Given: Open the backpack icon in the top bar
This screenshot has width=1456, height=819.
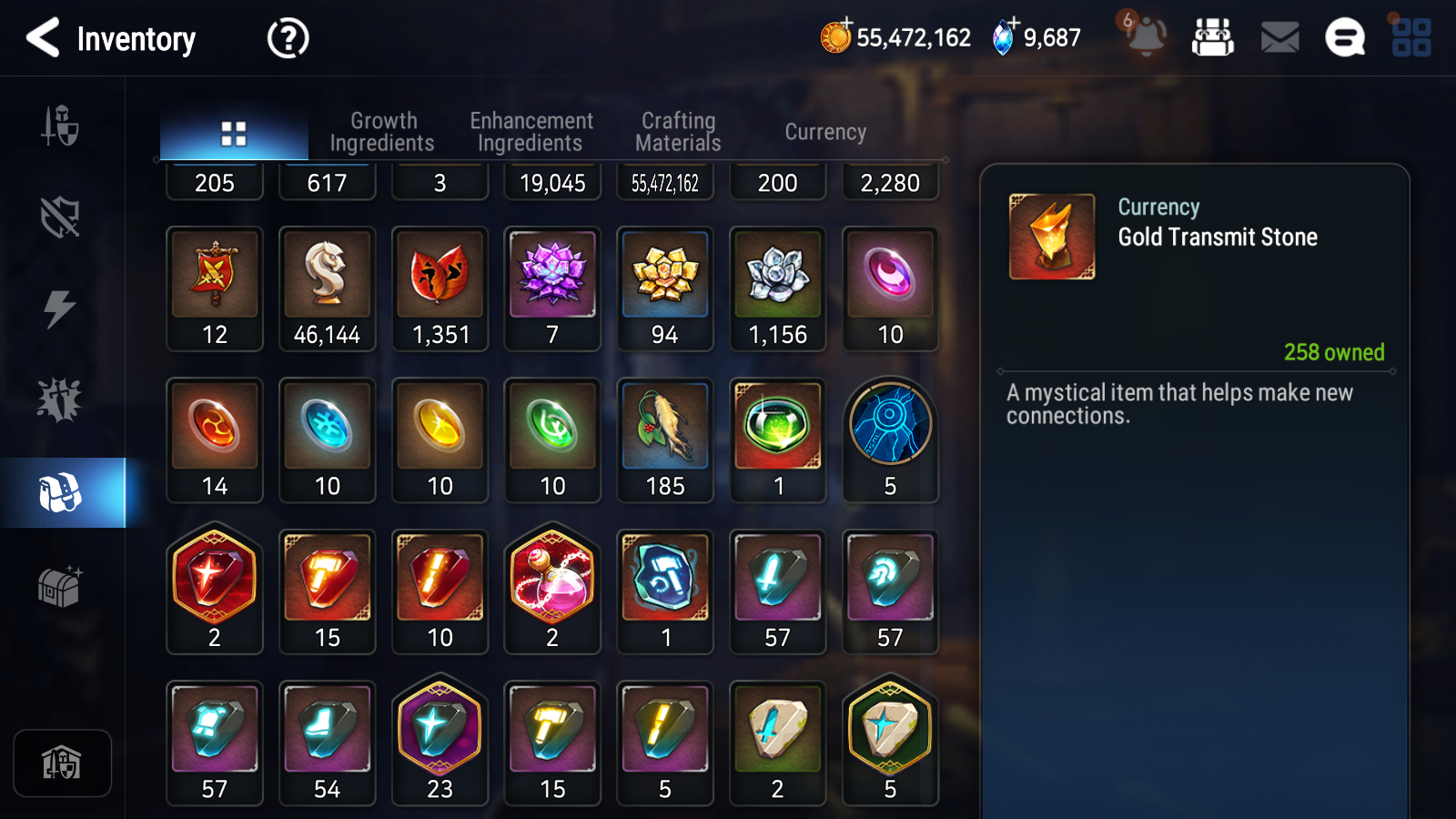Looking at the screenshot, I should pyautogui.click(x=1214, y=38).
